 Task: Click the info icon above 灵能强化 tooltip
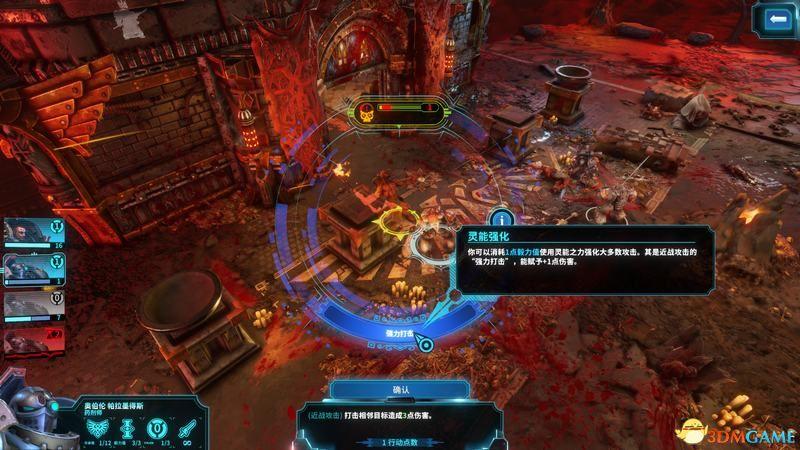500,217
